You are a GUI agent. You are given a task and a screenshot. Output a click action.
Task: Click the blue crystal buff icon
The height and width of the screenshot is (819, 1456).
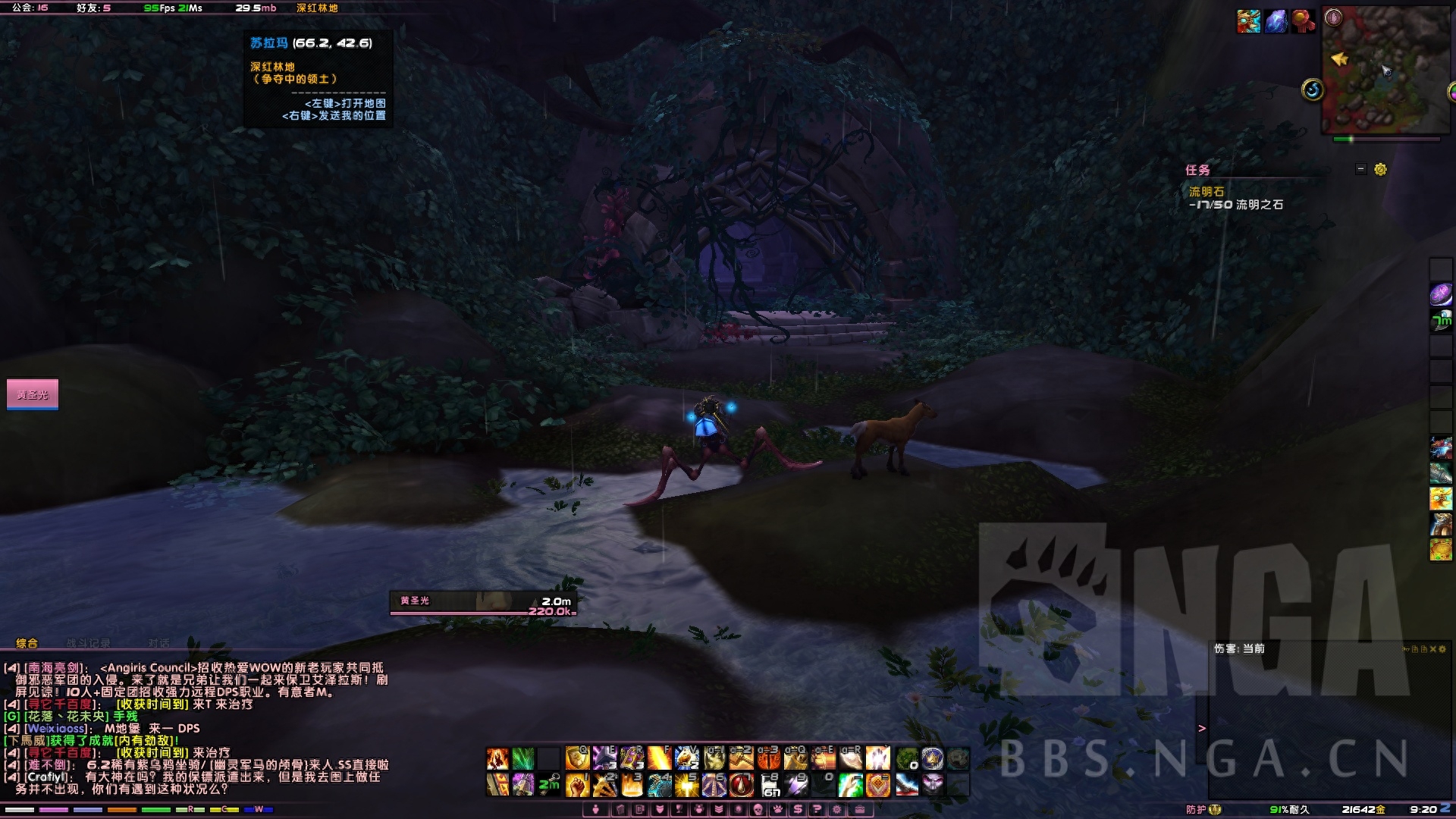pyautogui.click(x=1276, y=21)
